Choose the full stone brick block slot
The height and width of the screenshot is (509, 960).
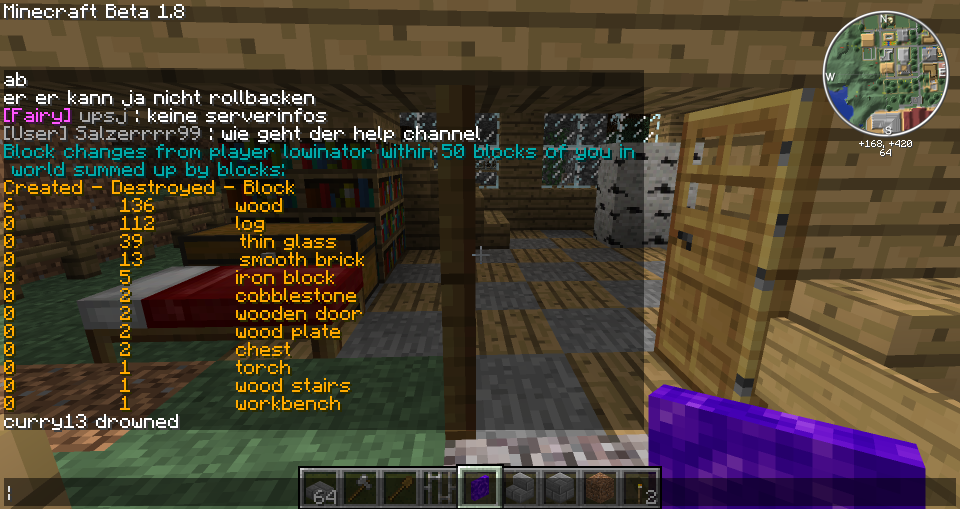(x=559, y=487)
